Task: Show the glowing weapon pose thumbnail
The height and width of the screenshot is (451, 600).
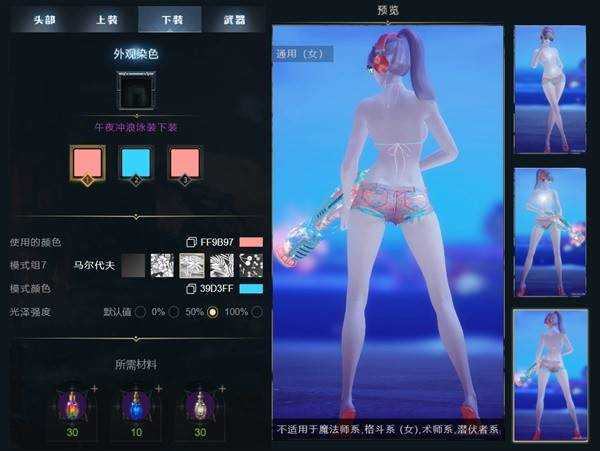Action: click(x=549, y=230)
